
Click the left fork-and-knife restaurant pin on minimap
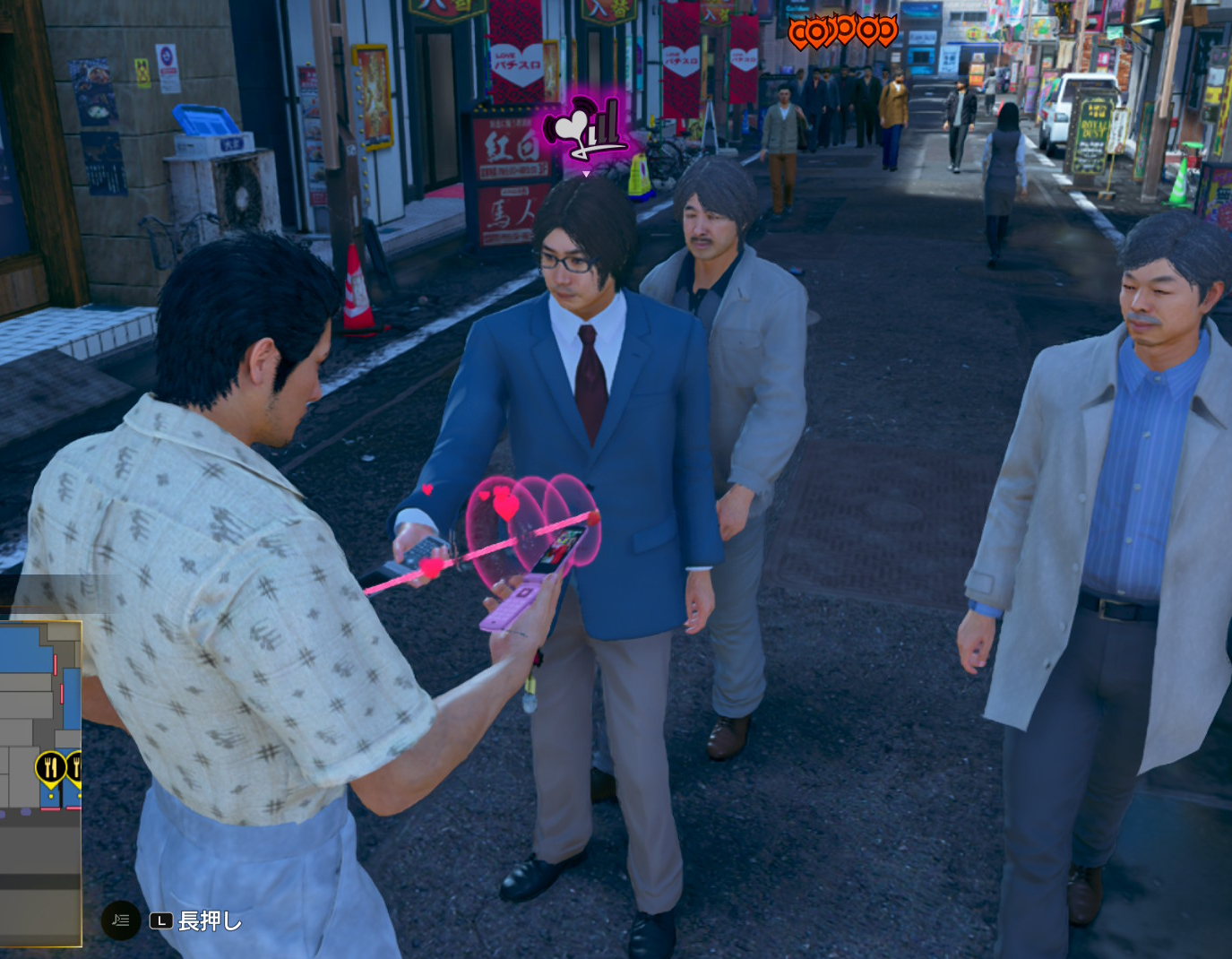point(50,766)
